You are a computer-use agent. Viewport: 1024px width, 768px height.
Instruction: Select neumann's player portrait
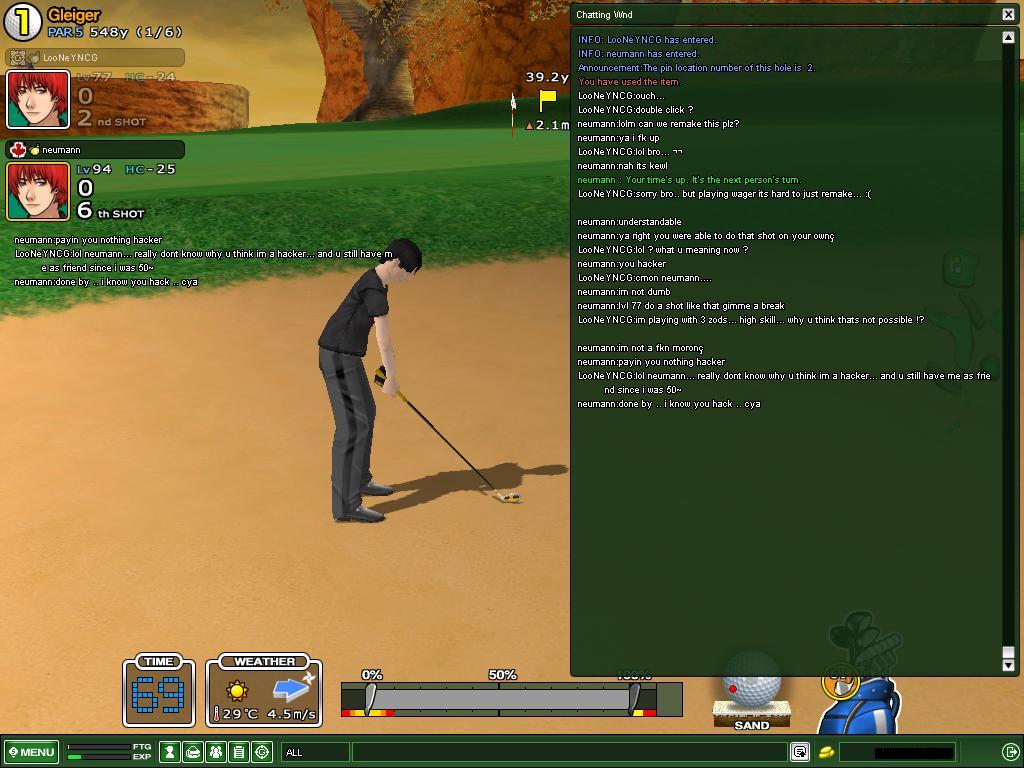tap(38, 191)
